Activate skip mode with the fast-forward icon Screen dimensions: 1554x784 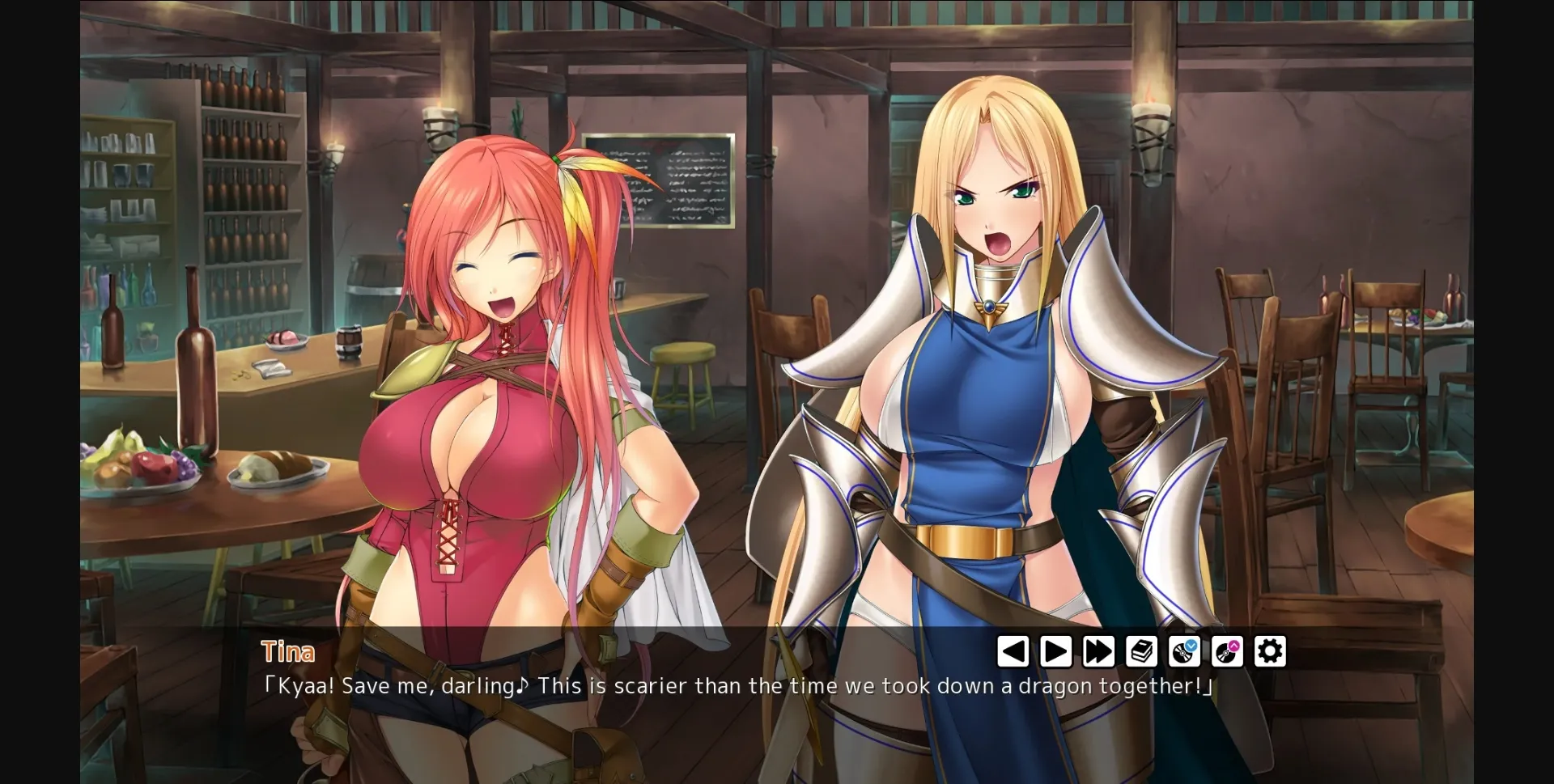click(x=1098, y=650)
